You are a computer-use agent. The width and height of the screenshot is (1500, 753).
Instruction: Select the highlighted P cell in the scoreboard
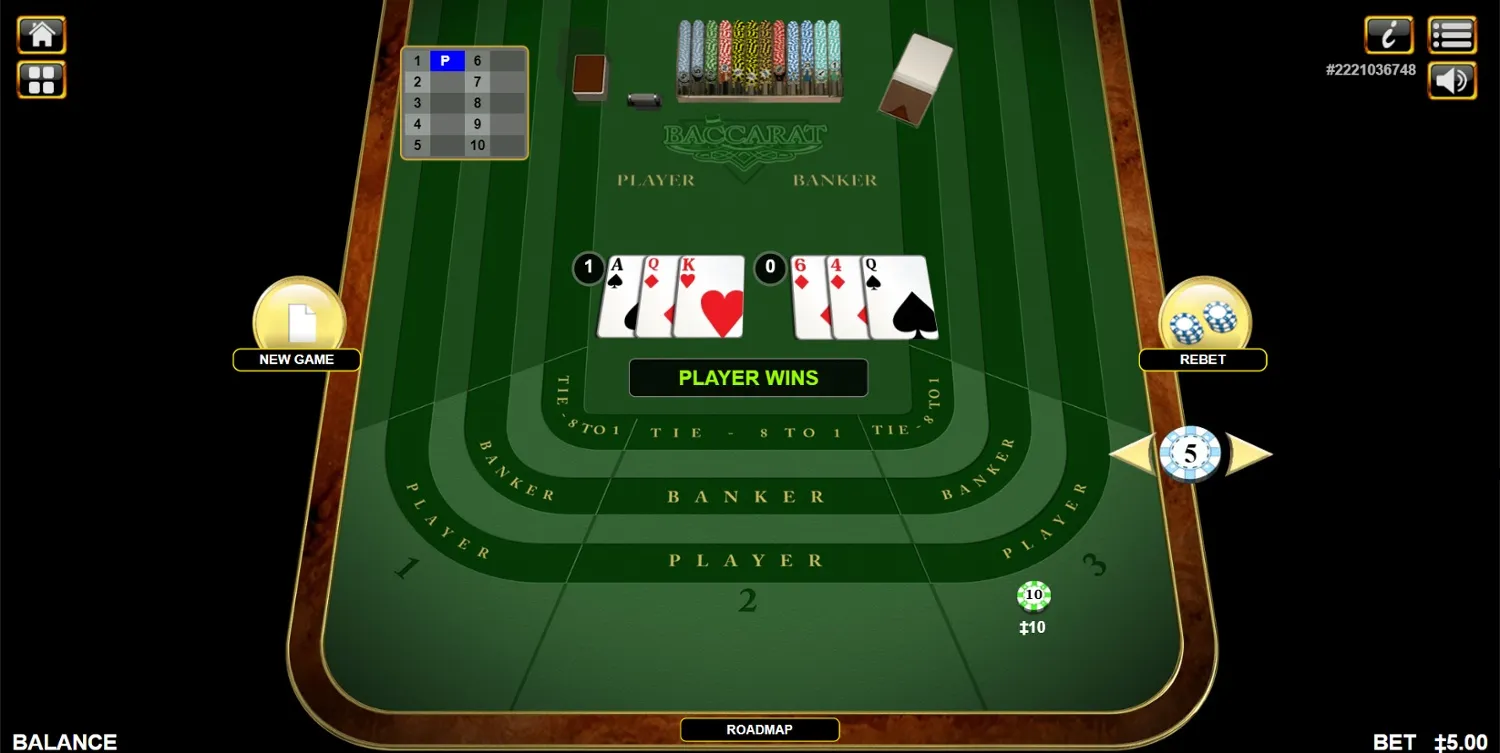pyautogui.click(x=447, y=61)
